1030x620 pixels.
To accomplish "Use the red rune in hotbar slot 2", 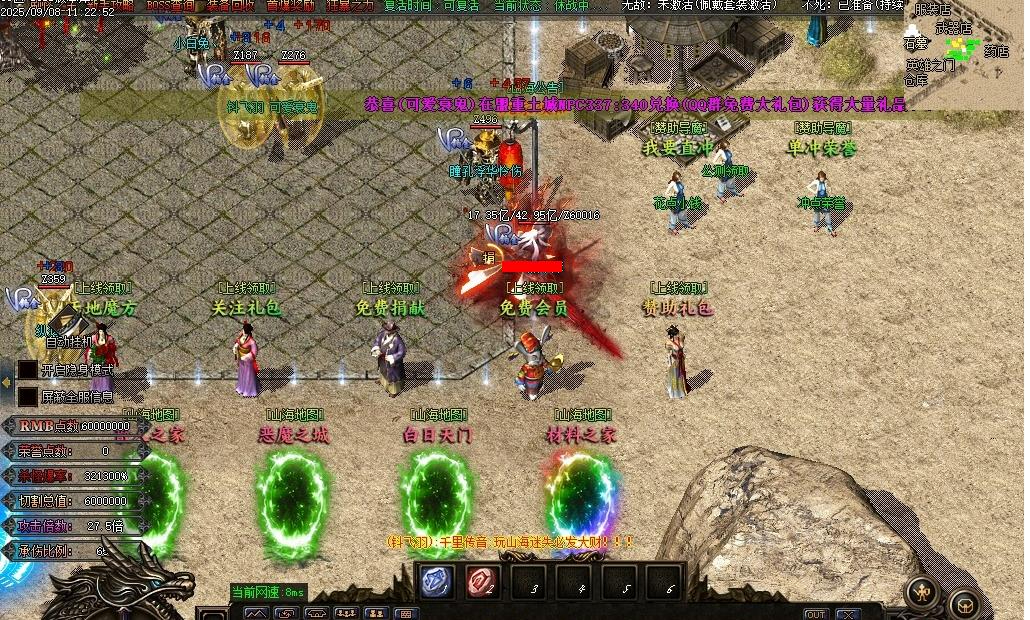I will 483,582.
